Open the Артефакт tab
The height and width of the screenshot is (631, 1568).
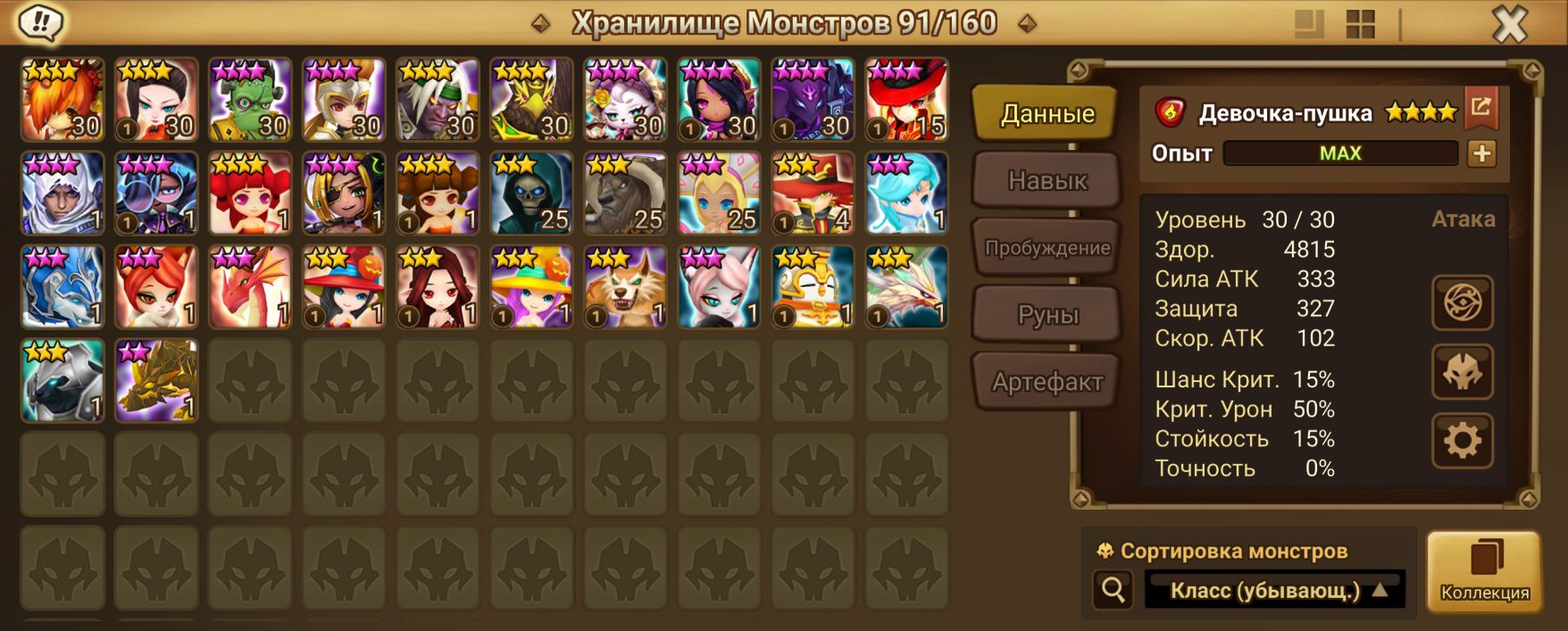(1047, 382)
